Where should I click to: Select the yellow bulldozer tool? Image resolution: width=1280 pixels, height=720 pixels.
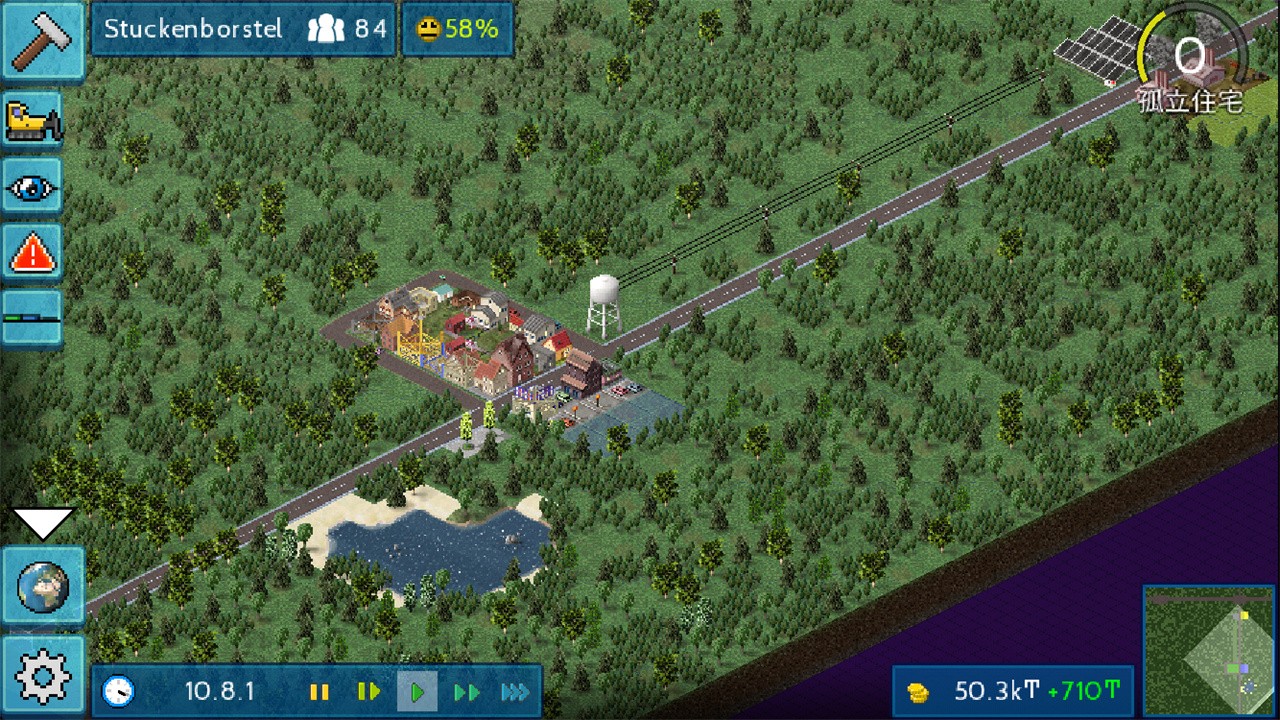pyautogui.click(x=34, y=121)
